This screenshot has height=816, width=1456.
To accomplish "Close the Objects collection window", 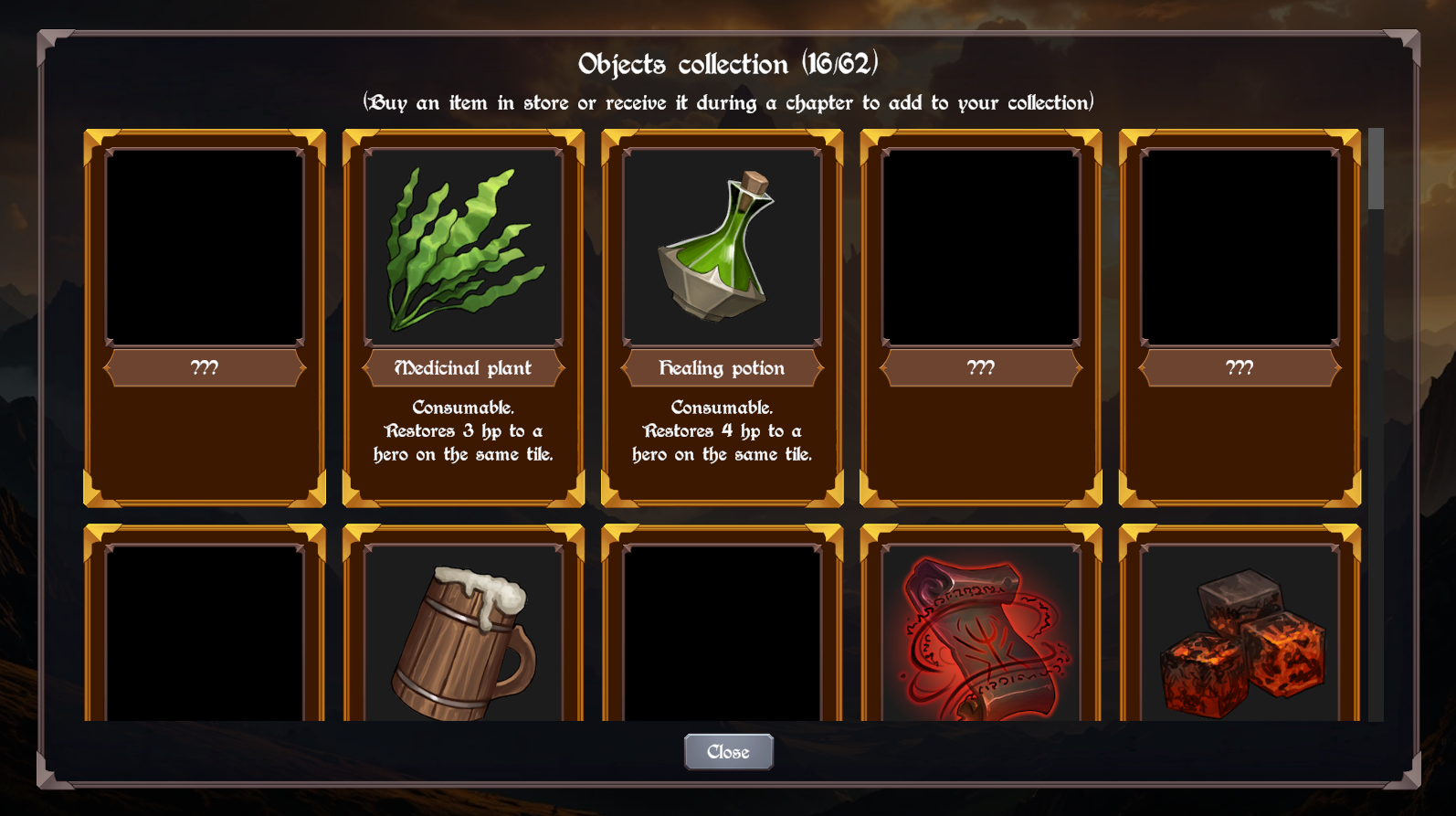I will [x=728, y=752].
